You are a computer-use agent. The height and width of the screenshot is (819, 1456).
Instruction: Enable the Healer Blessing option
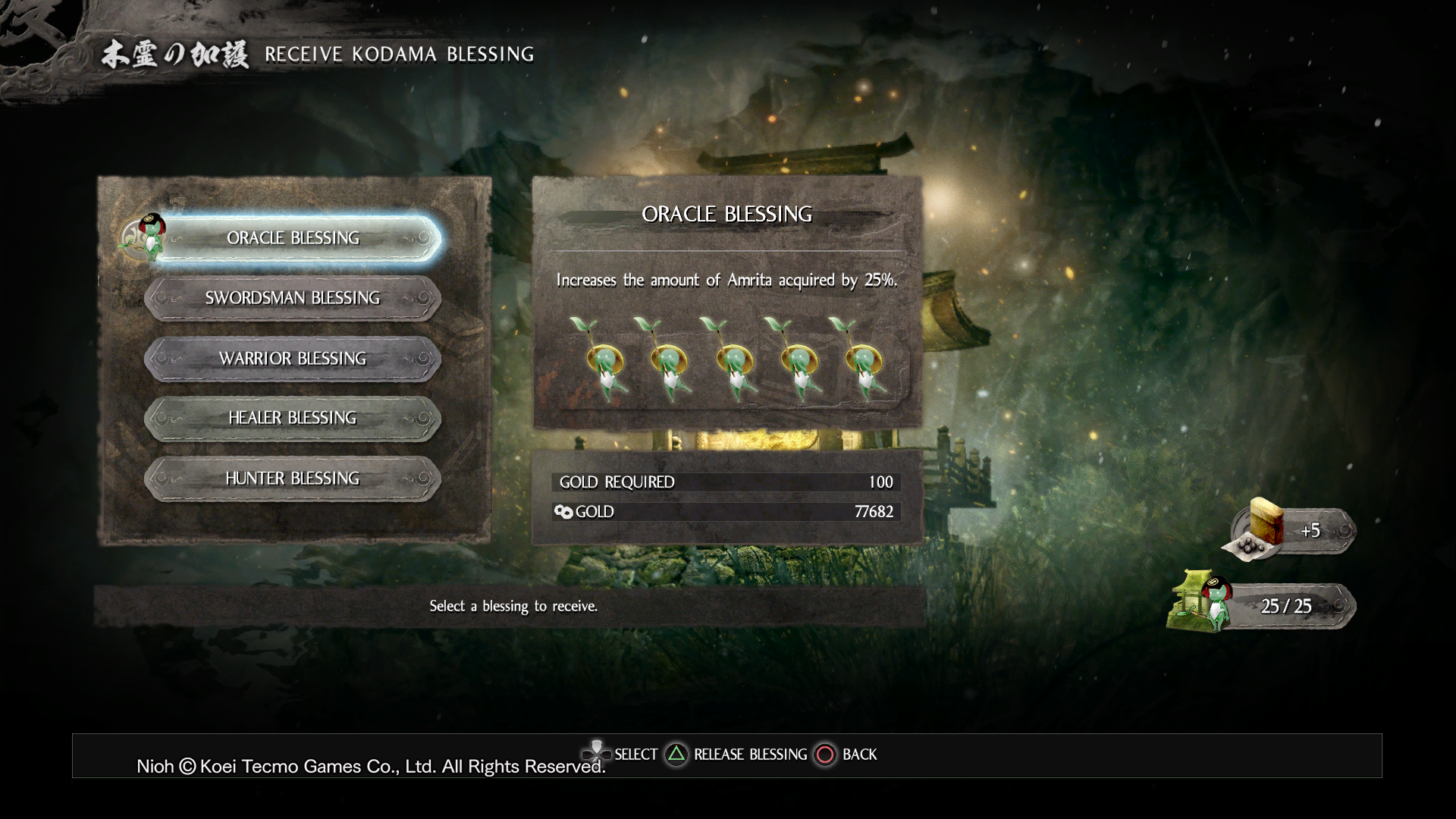pyautogui.click(x=292, y=418)
